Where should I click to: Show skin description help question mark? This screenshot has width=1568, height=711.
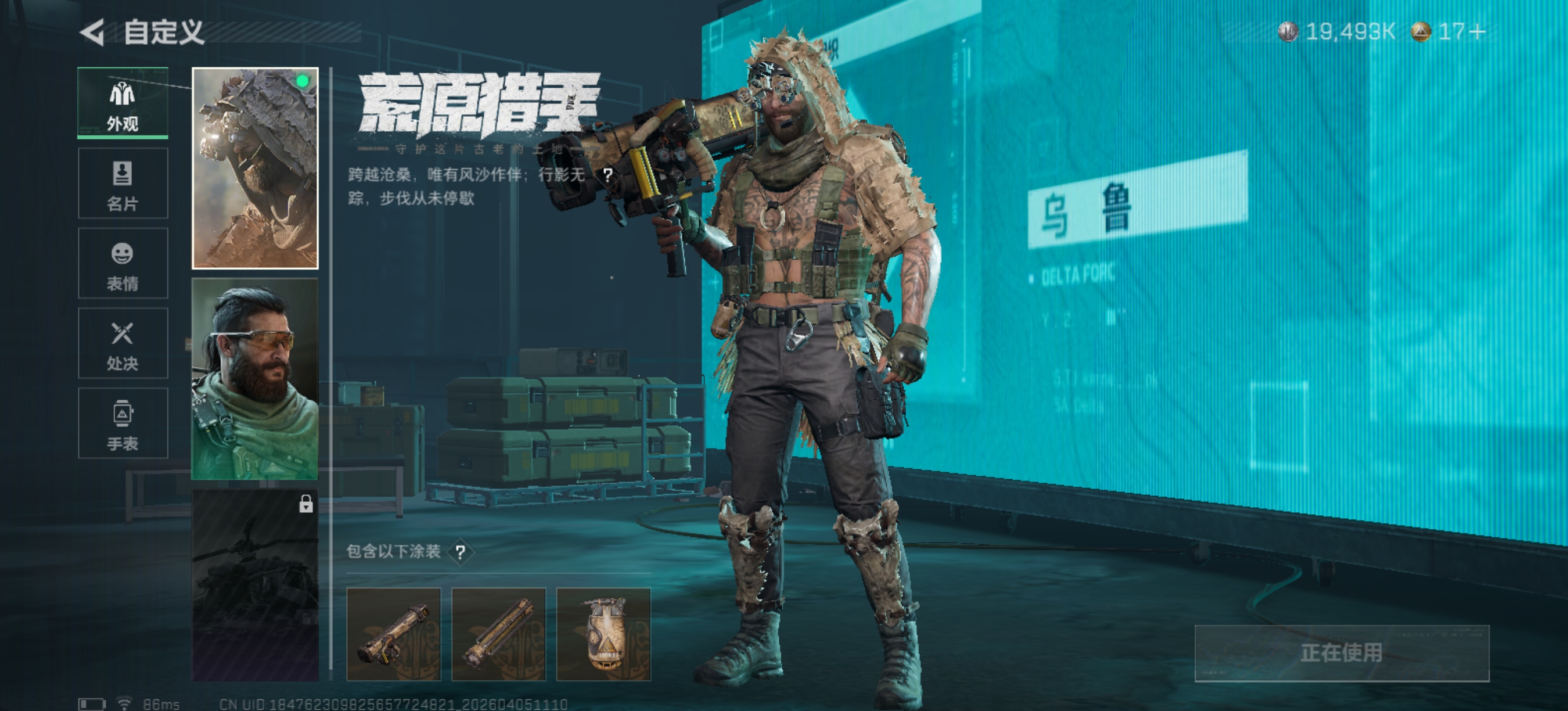point(607,175)
